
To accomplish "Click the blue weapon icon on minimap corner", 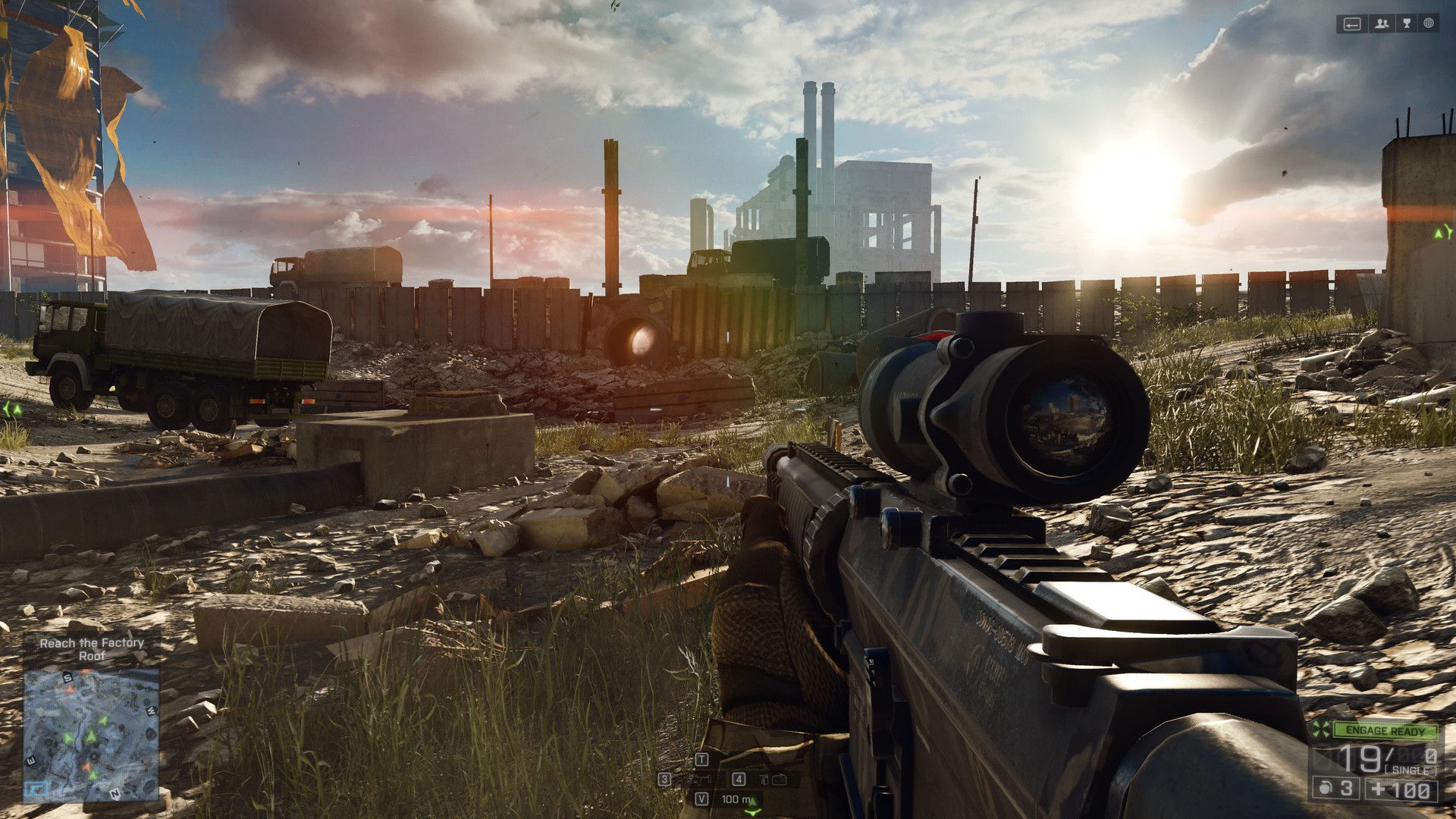I will coord(35,790).
